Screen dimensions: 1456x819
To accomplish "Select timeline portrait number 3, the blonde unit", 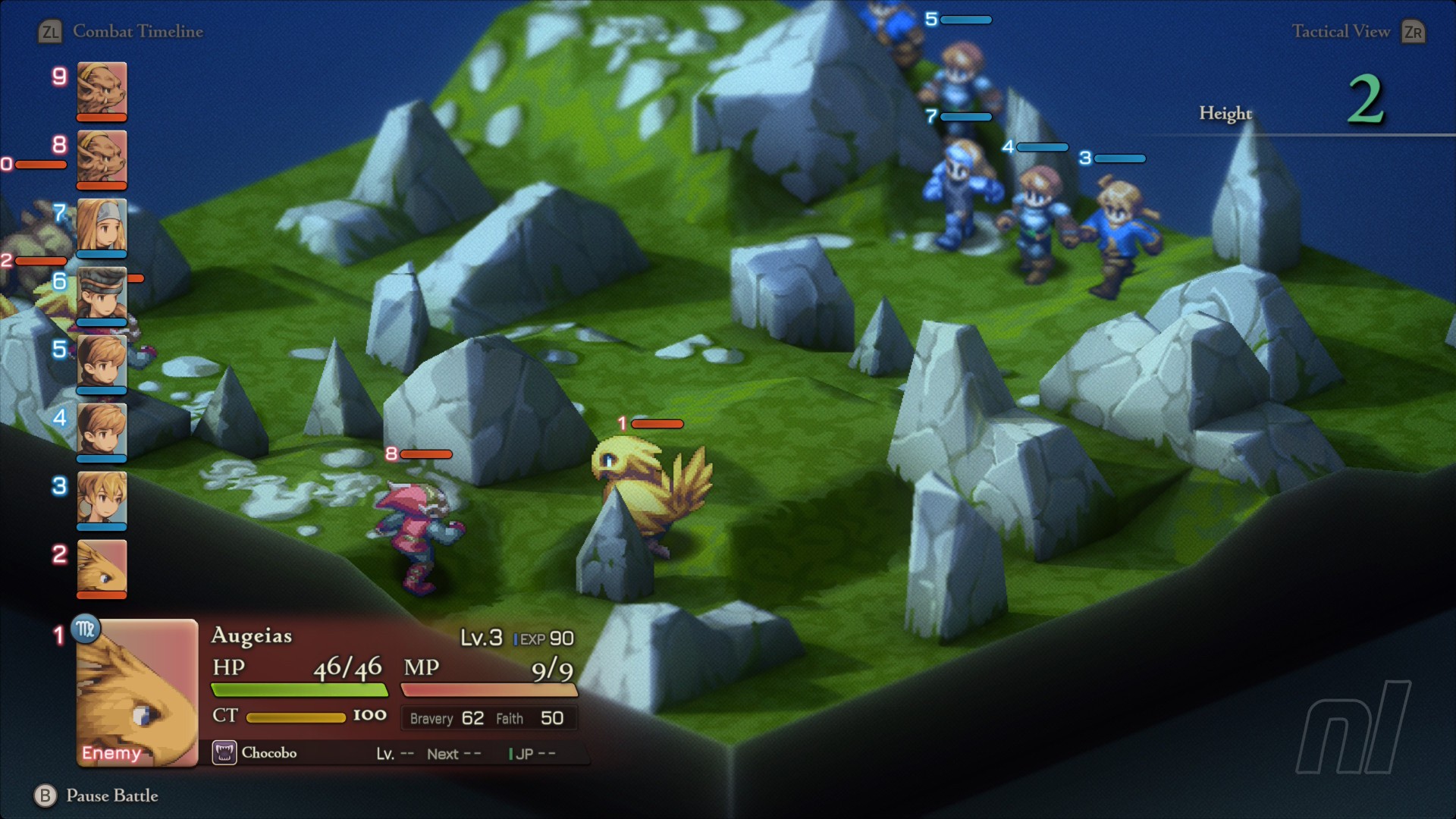I will 102,499.
